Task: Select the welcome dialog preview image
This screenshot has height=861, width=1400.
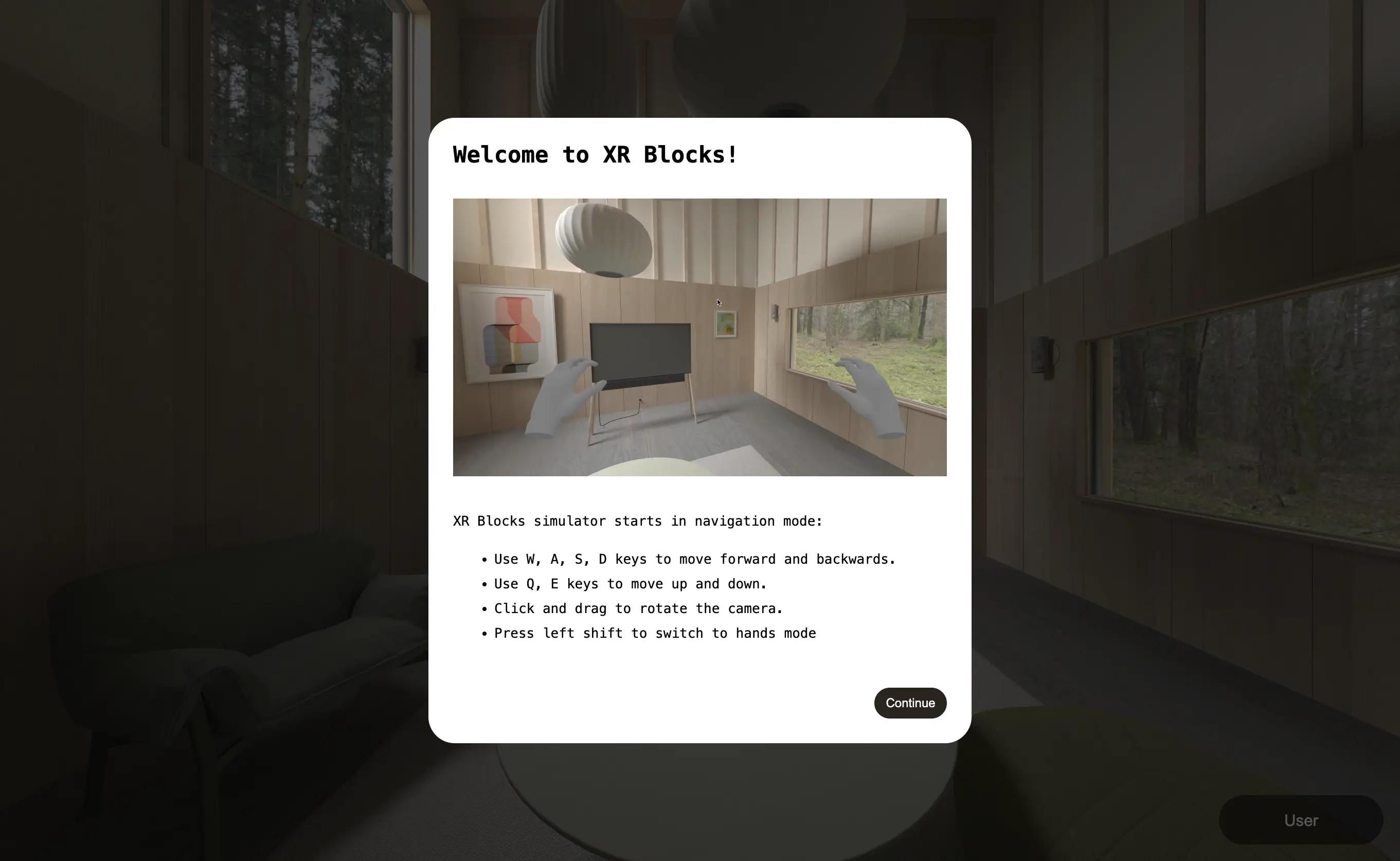Action: (x=699, y=337)
